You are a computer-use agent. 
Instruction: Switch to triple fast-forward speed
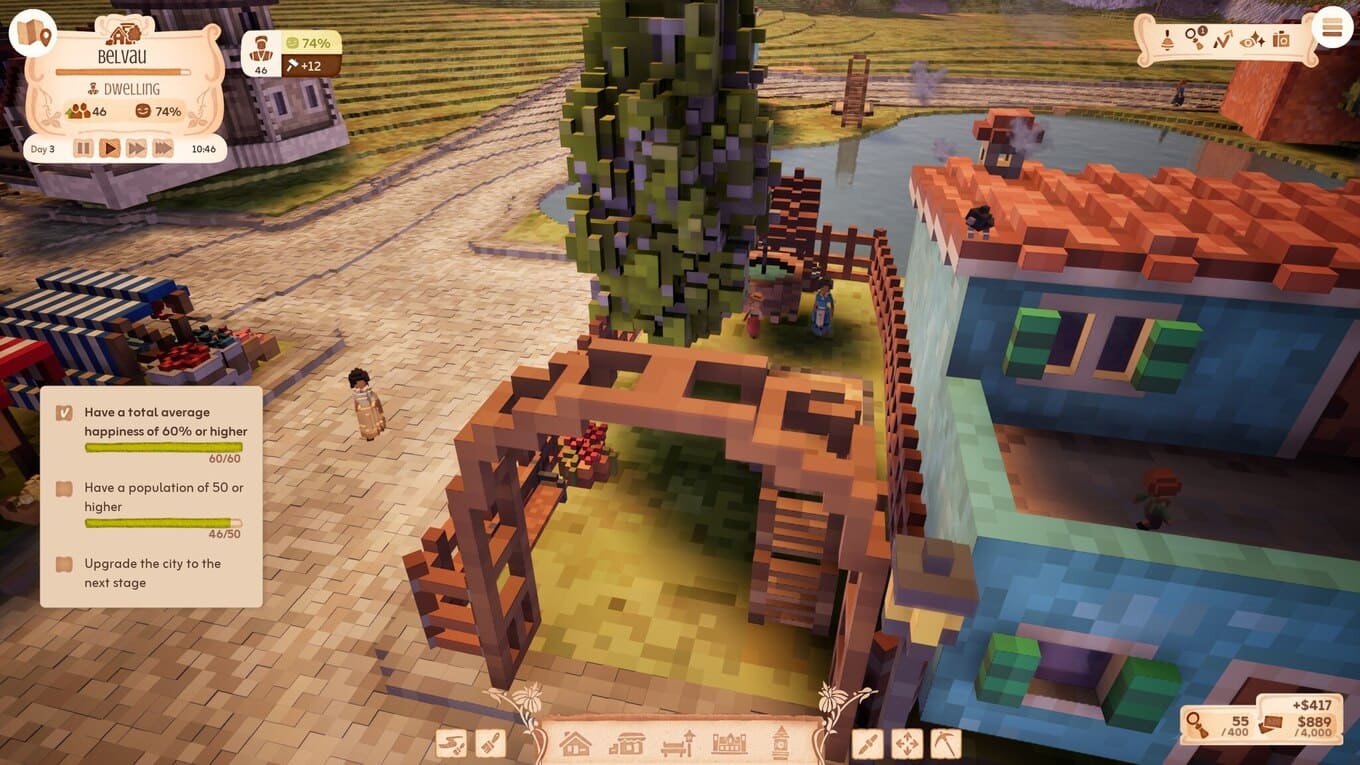pyautogui.click(x=162, y=148)
